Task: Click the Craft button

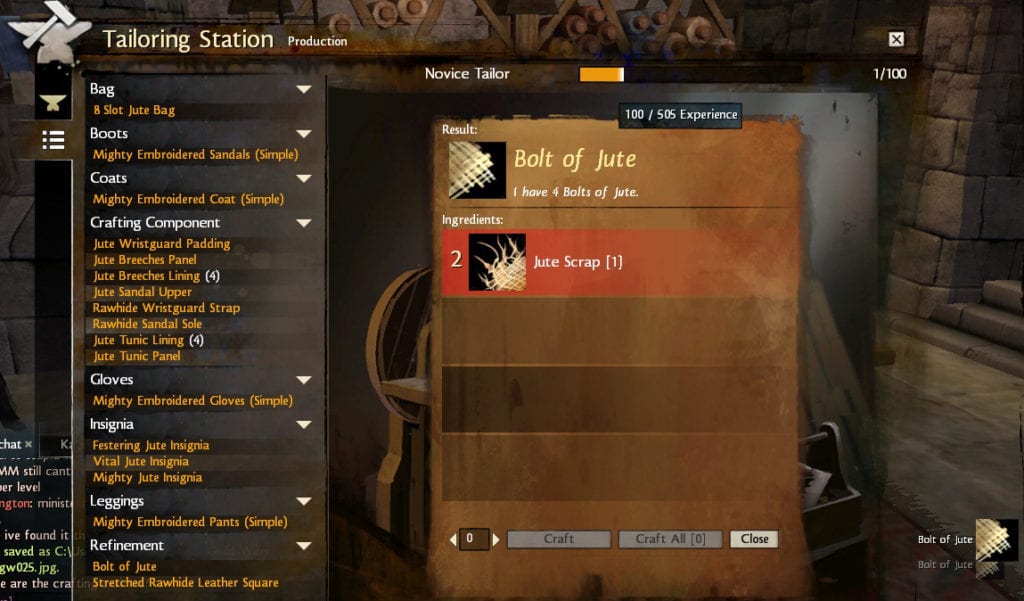Action: coord(558,539)
